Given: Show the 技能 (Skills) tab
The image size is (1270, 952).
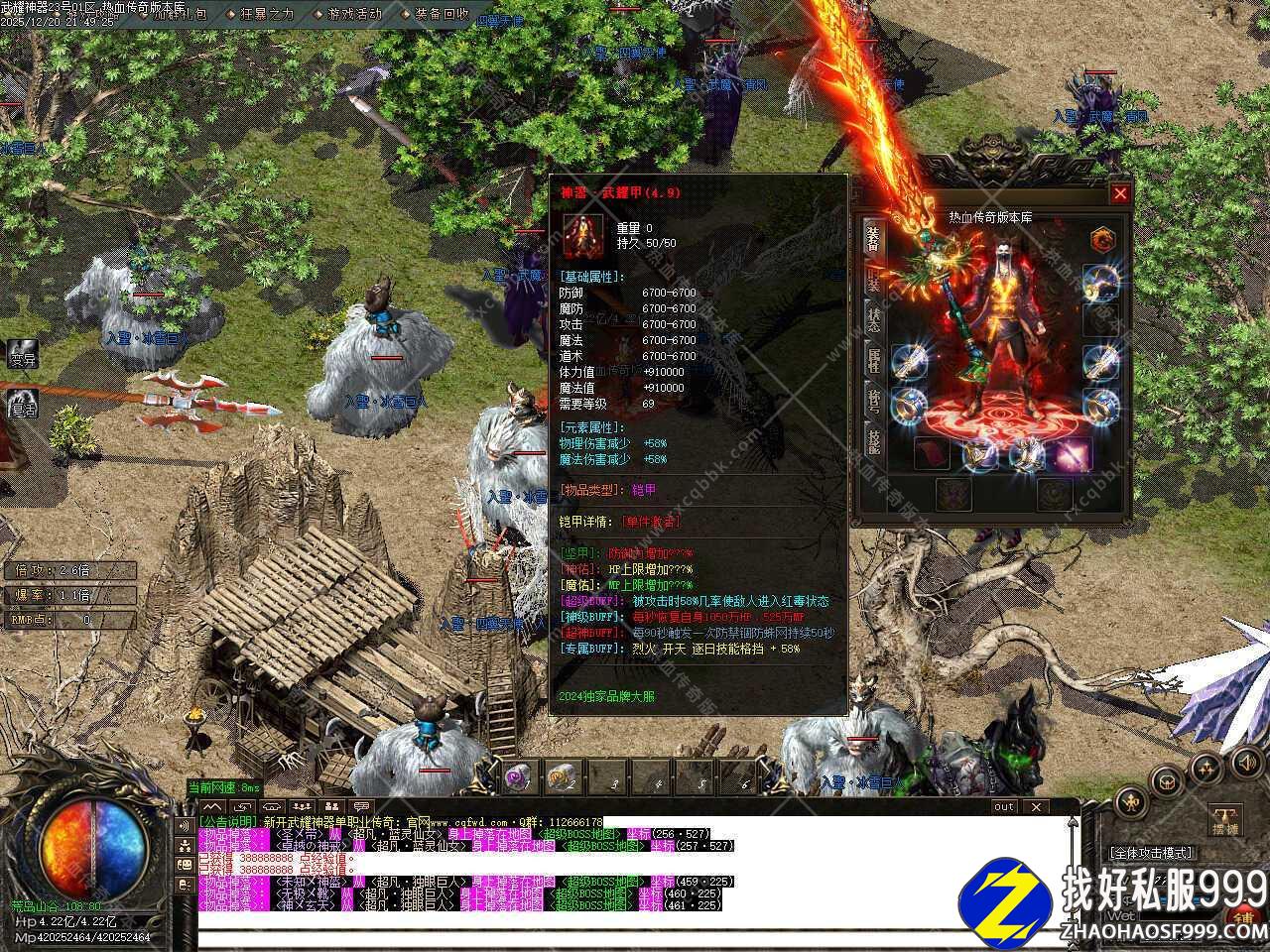Looking at the screenshot, I should pyautogui.click(x=873, y=439).
